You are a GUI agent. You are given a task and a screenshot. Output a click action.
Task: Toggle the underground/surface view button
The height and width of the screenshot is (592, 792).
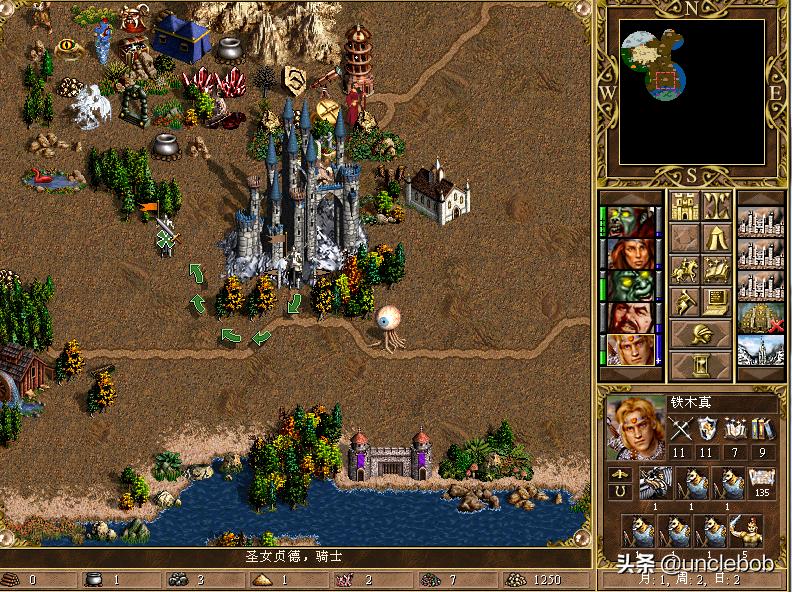click(x=715, y=207)
